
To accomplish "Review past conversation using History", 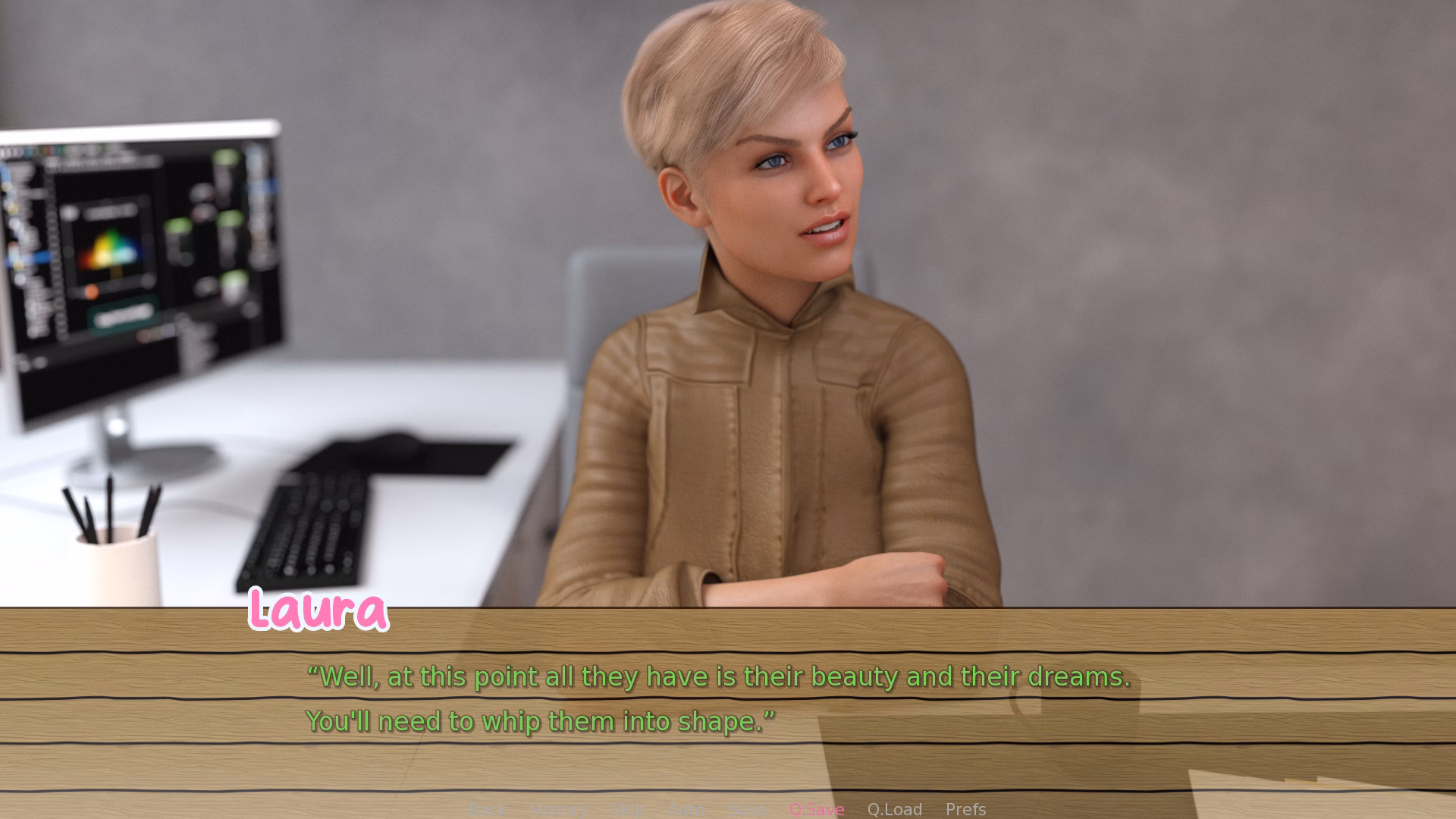I will 559,809.
